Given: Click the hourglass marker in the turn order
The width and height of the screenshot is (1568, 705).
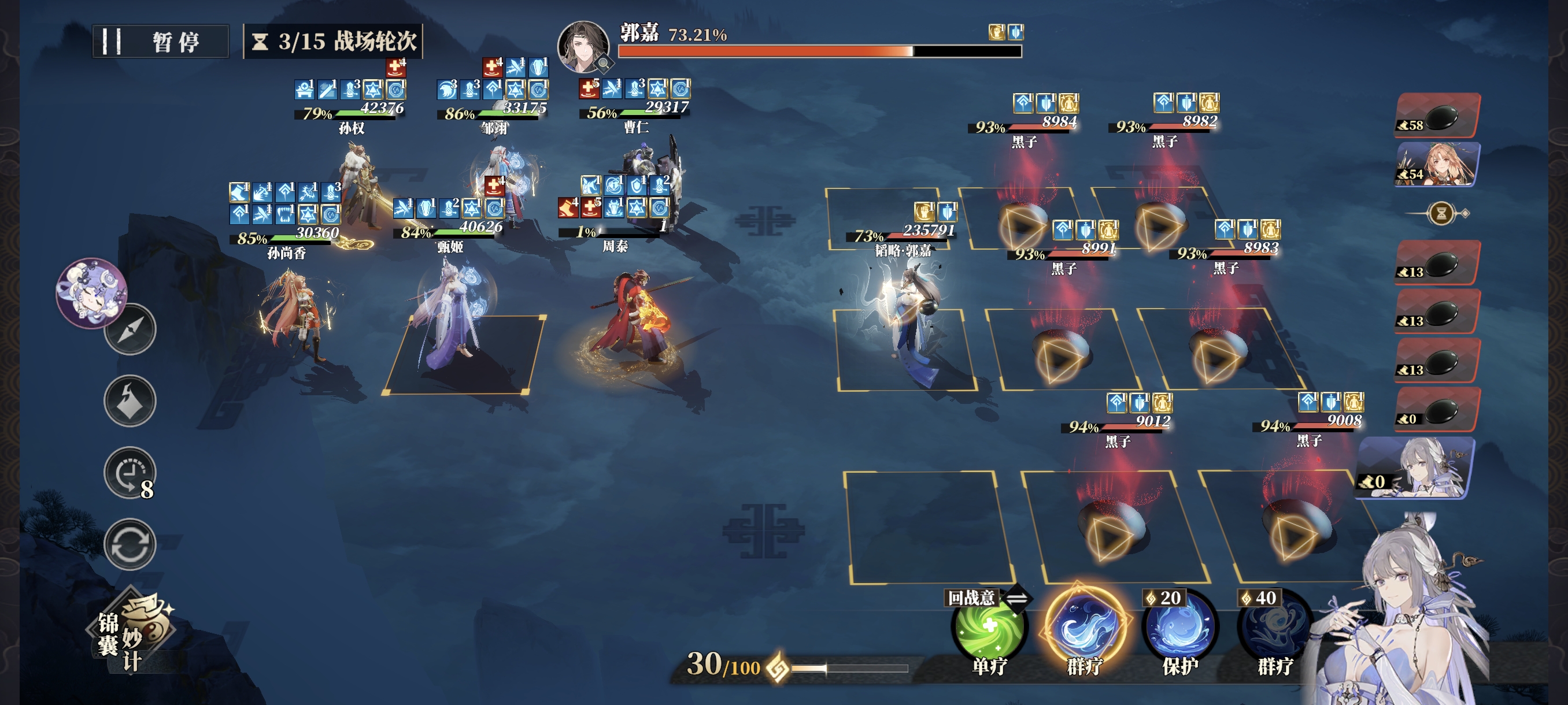Looking at the screenshot, I should (x=1441, y=213).
